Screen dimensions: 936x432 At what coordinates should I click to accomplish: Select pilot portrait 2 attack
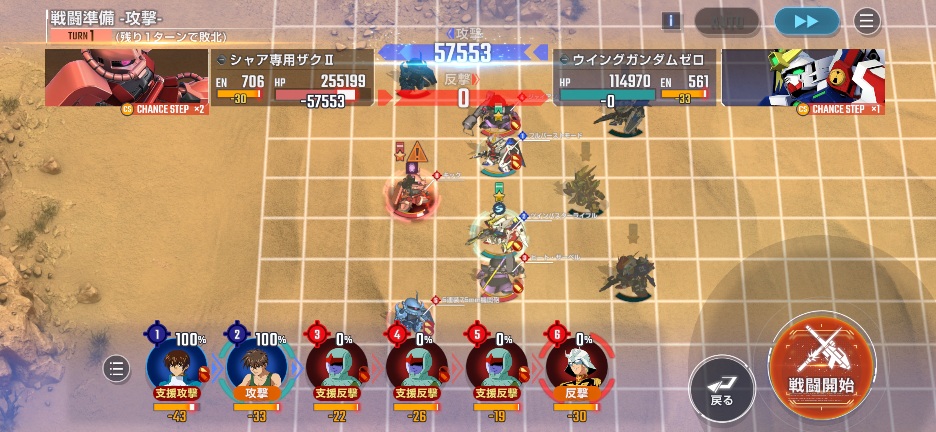(257, 365)
